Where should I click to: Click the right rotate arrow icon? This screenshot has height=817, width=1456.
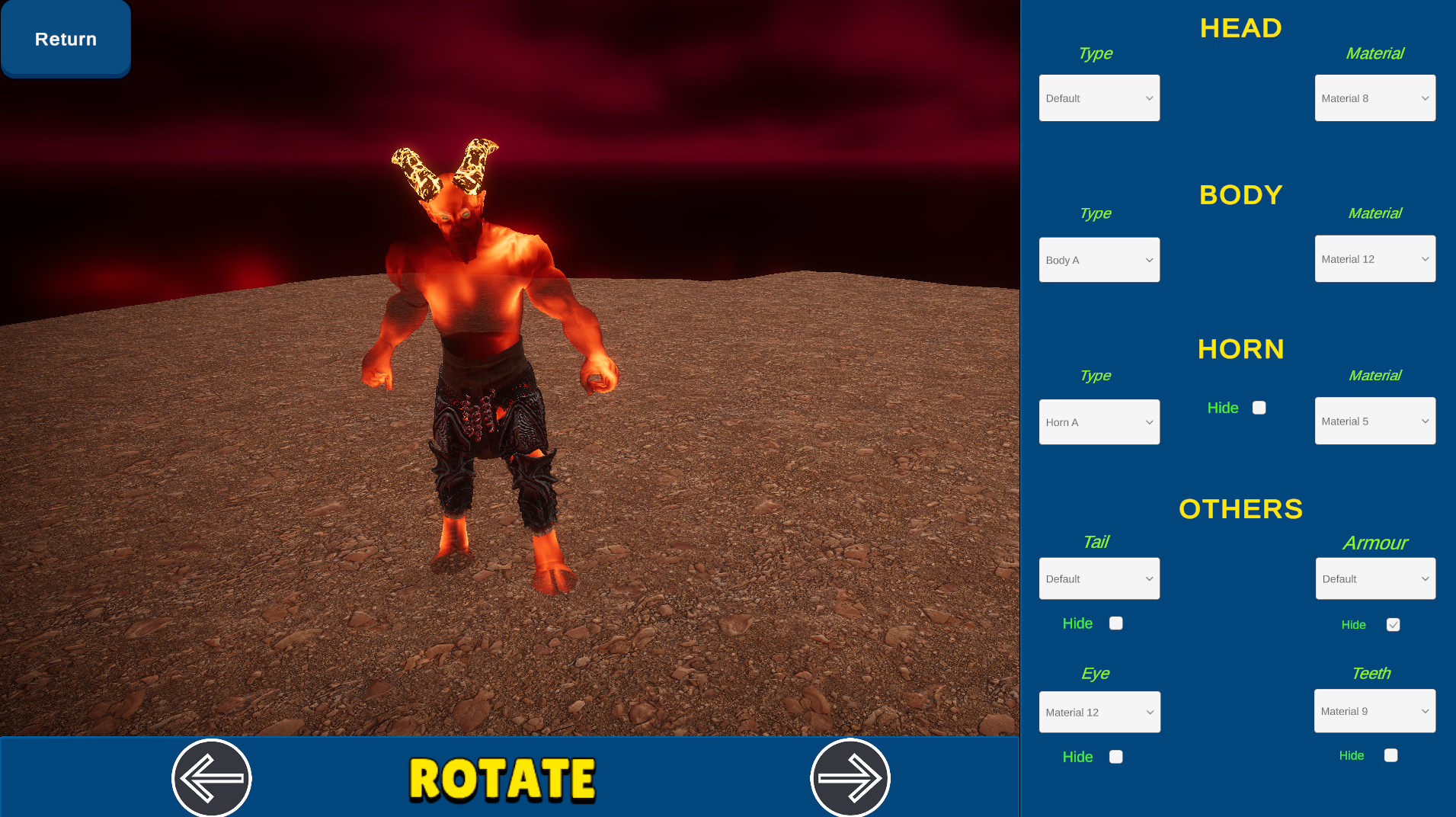(x=850, y=777)
